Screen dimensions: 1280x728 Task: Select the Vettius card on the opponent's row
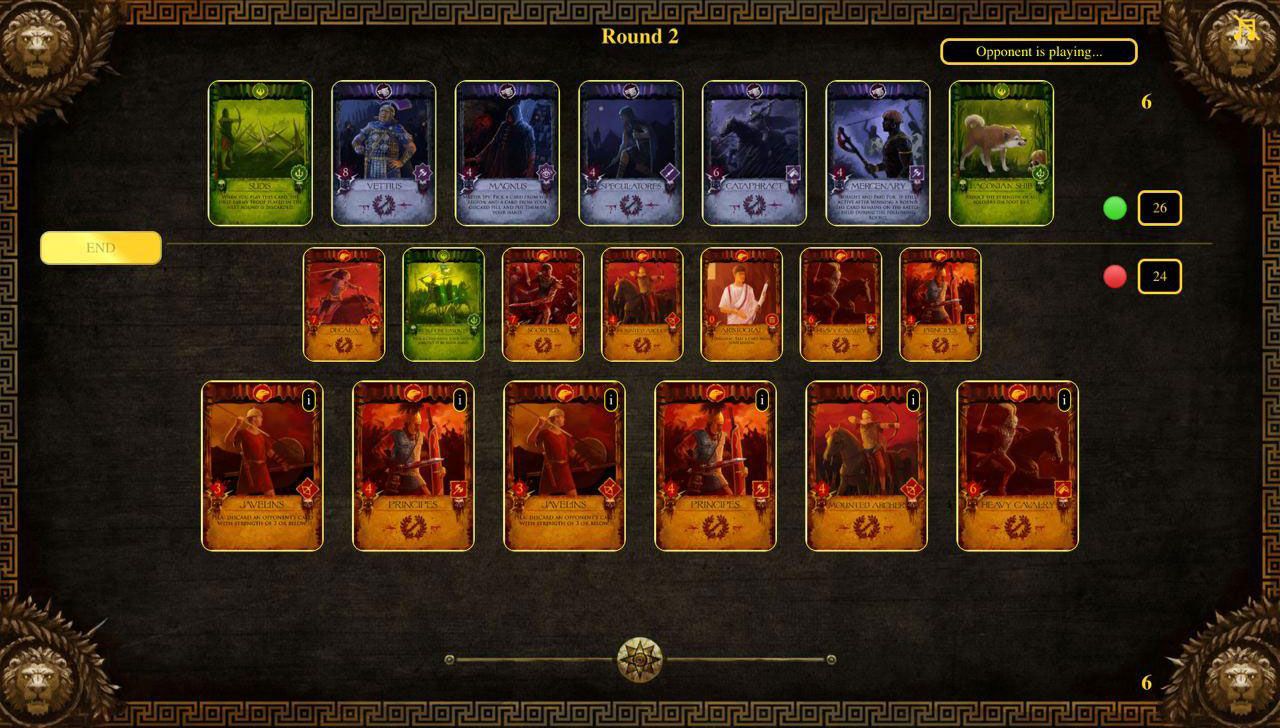[x=384, y=153]
